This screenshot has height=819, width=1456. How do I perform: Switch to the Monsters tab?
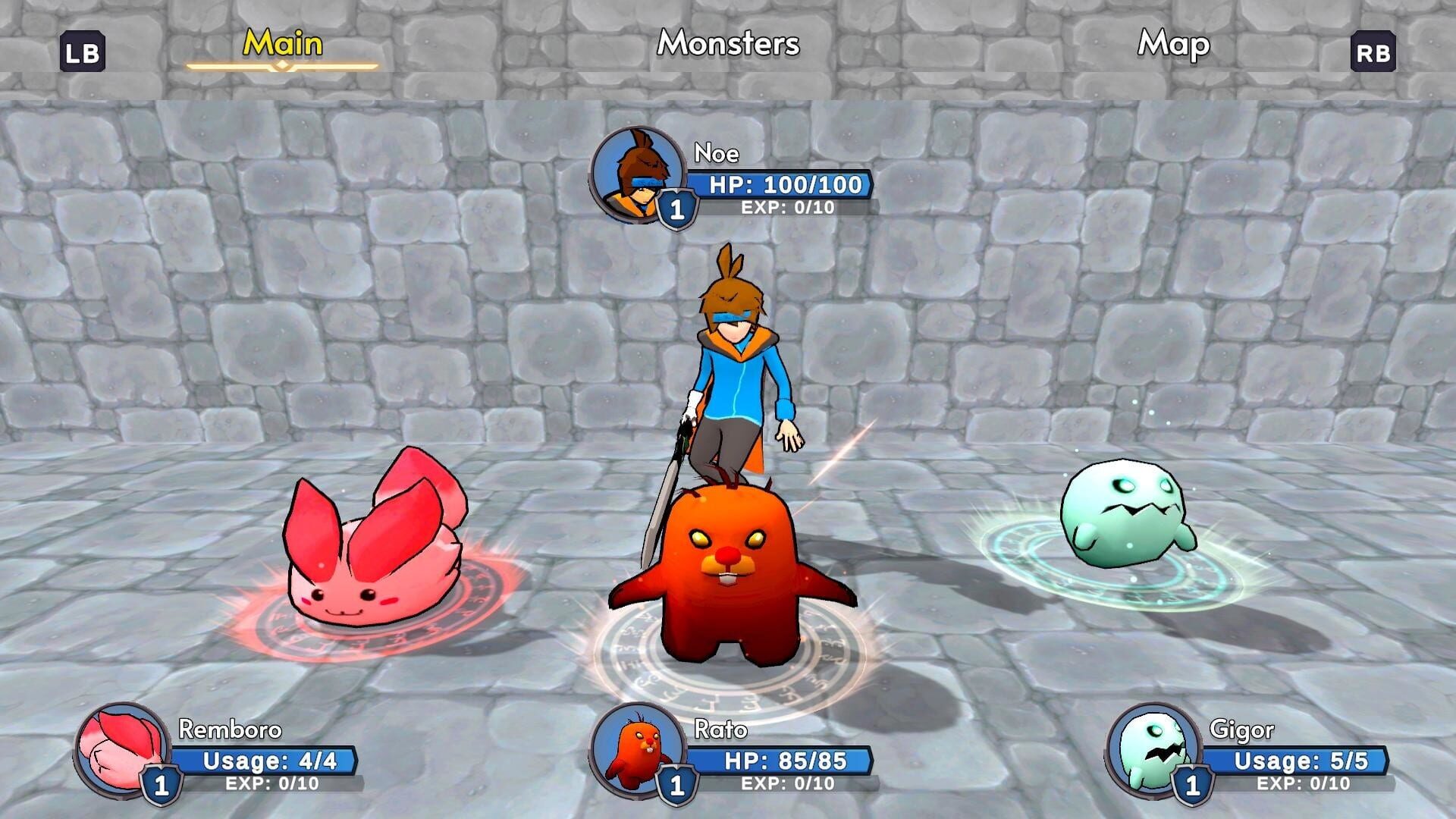[x=728, y=44]
